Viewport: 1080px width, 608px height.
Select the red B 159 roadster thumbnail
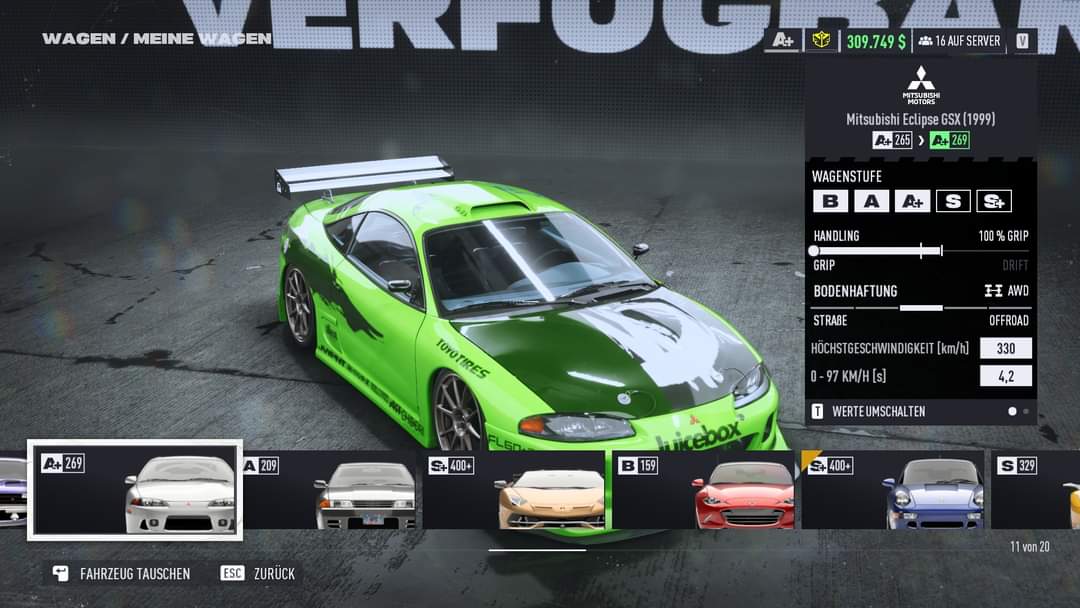(x=705, y=490)
